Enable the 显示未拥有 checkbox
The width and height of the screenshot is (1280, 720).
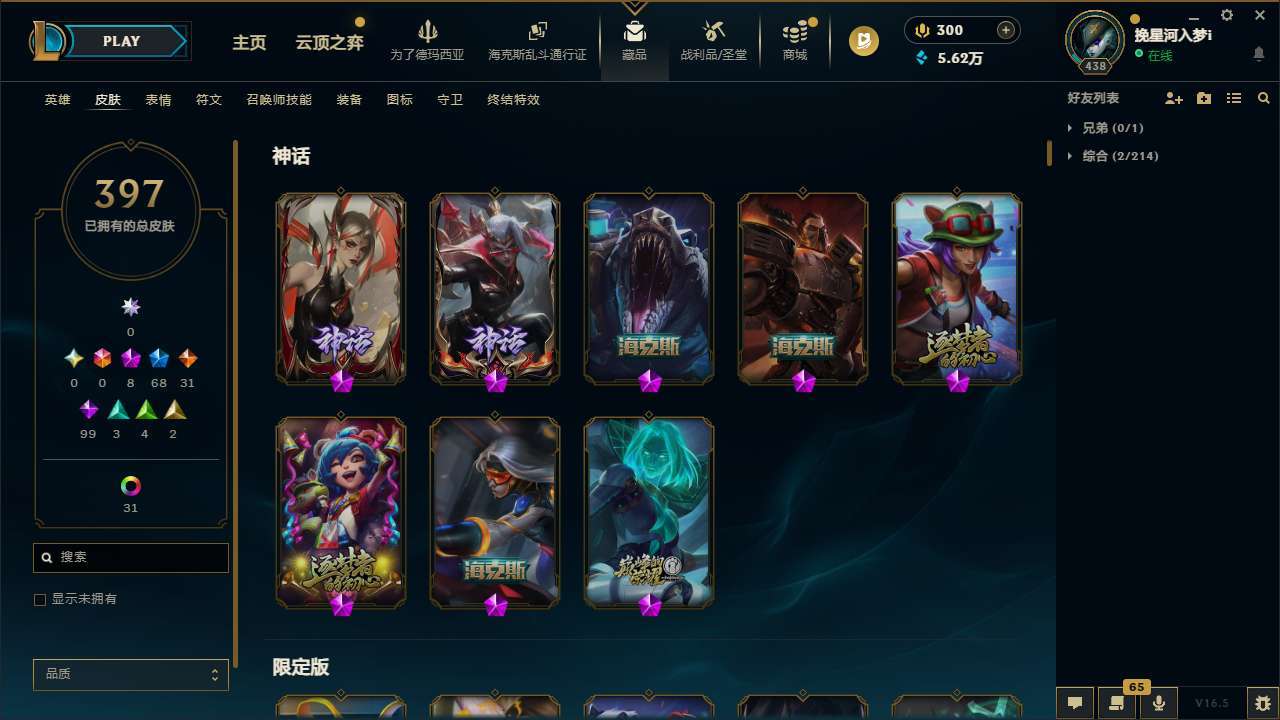40,599
